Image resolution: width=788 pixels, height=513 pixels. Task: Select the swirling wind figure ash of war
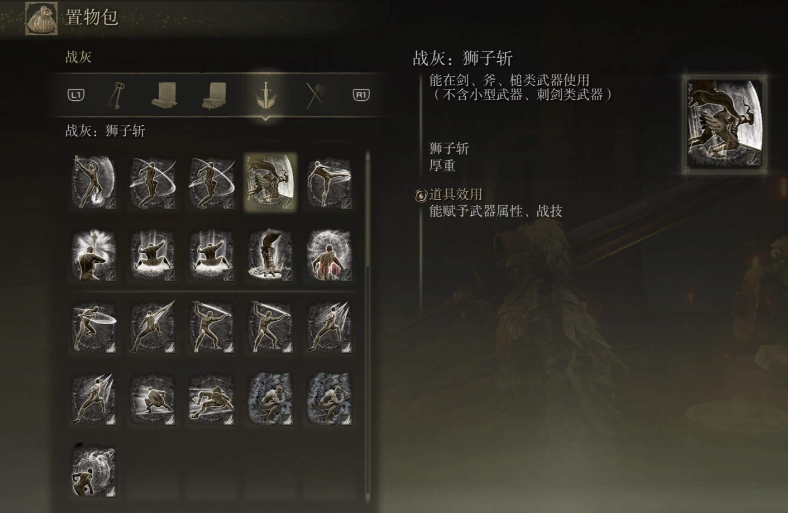click(x=94, y=471)
